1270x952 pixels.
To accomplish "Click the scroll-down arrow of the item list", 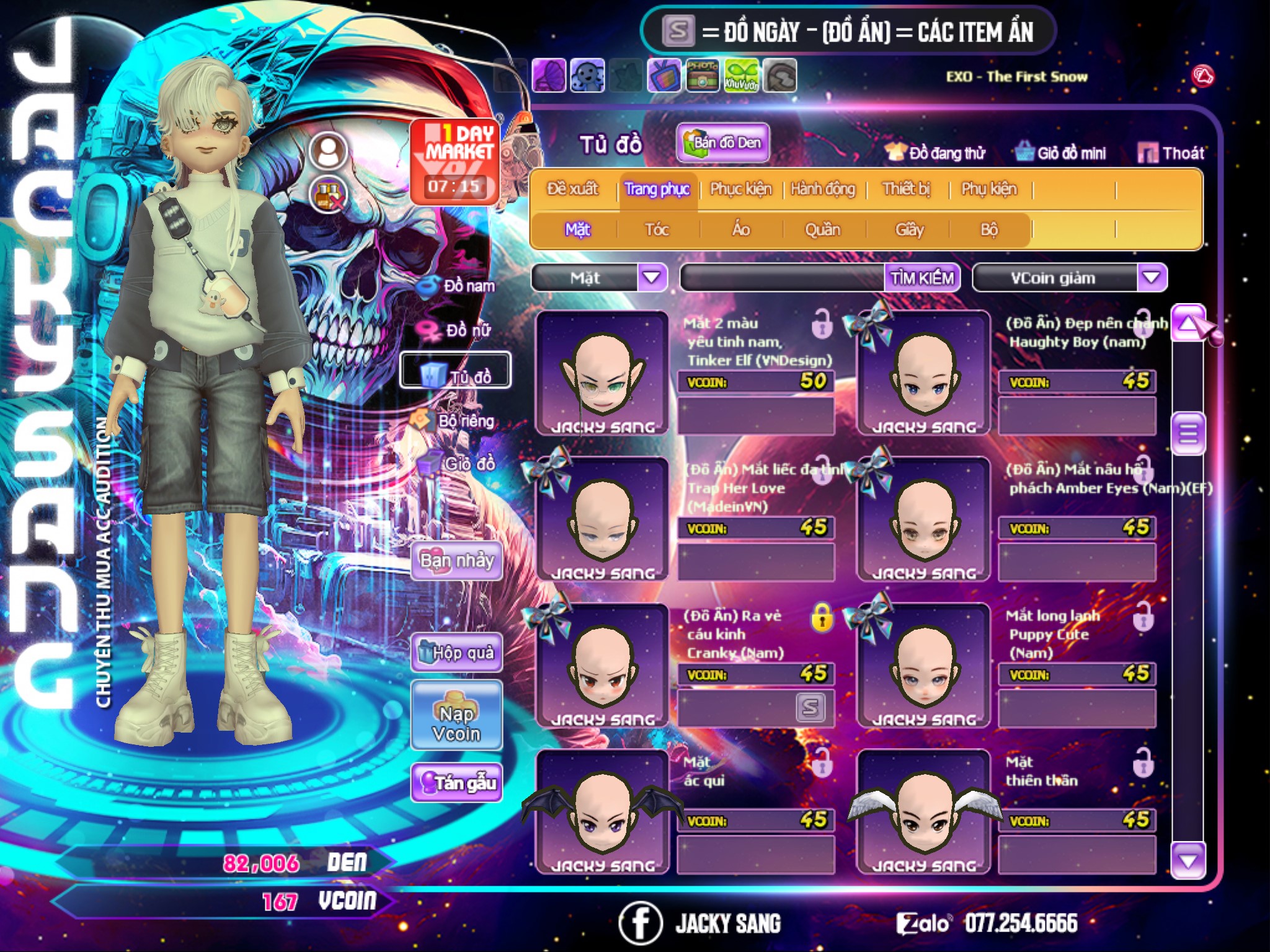I will 1188,861.
